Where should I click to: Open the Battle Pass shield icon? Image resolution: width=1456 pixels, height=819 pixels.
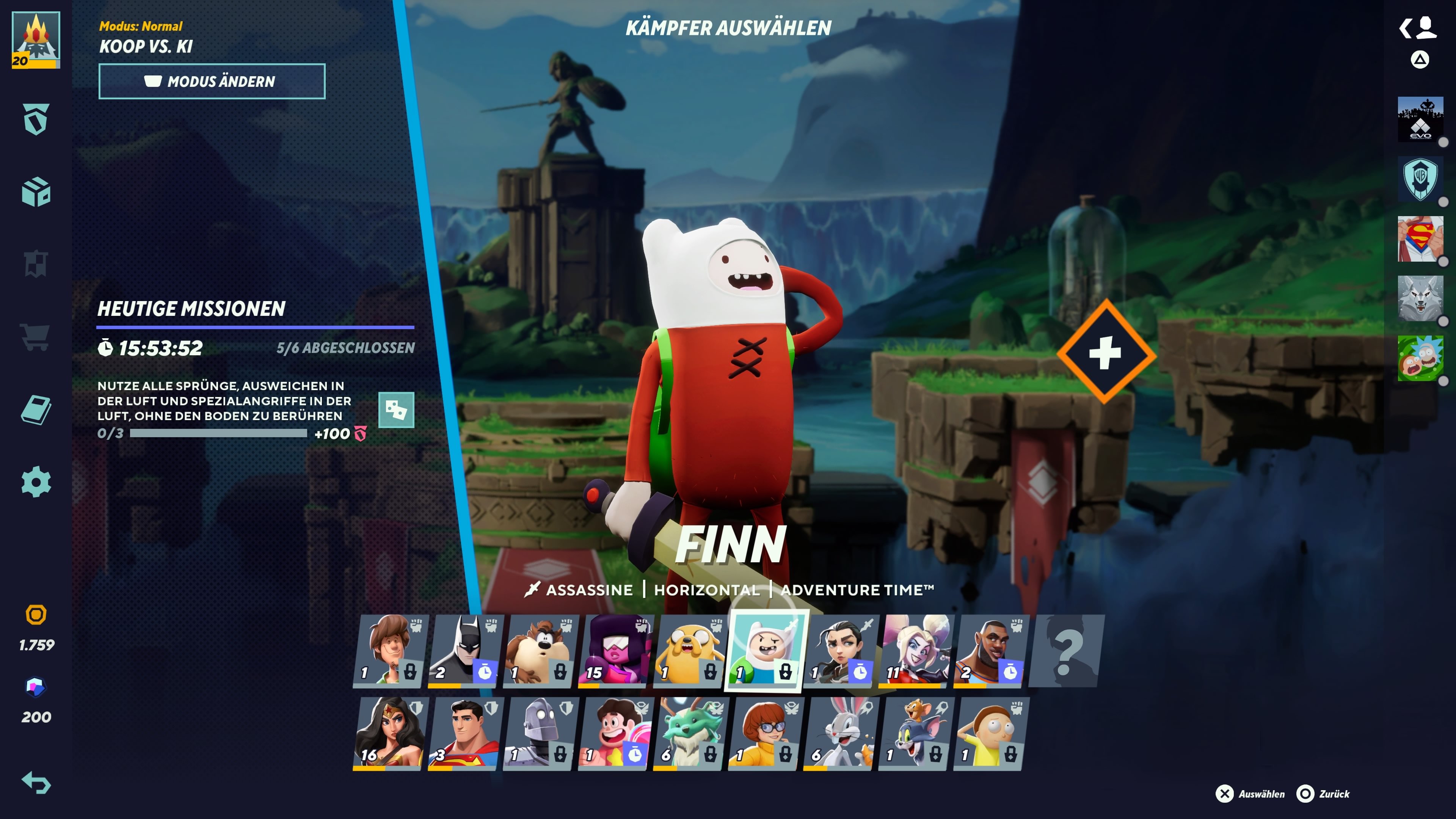36,119
